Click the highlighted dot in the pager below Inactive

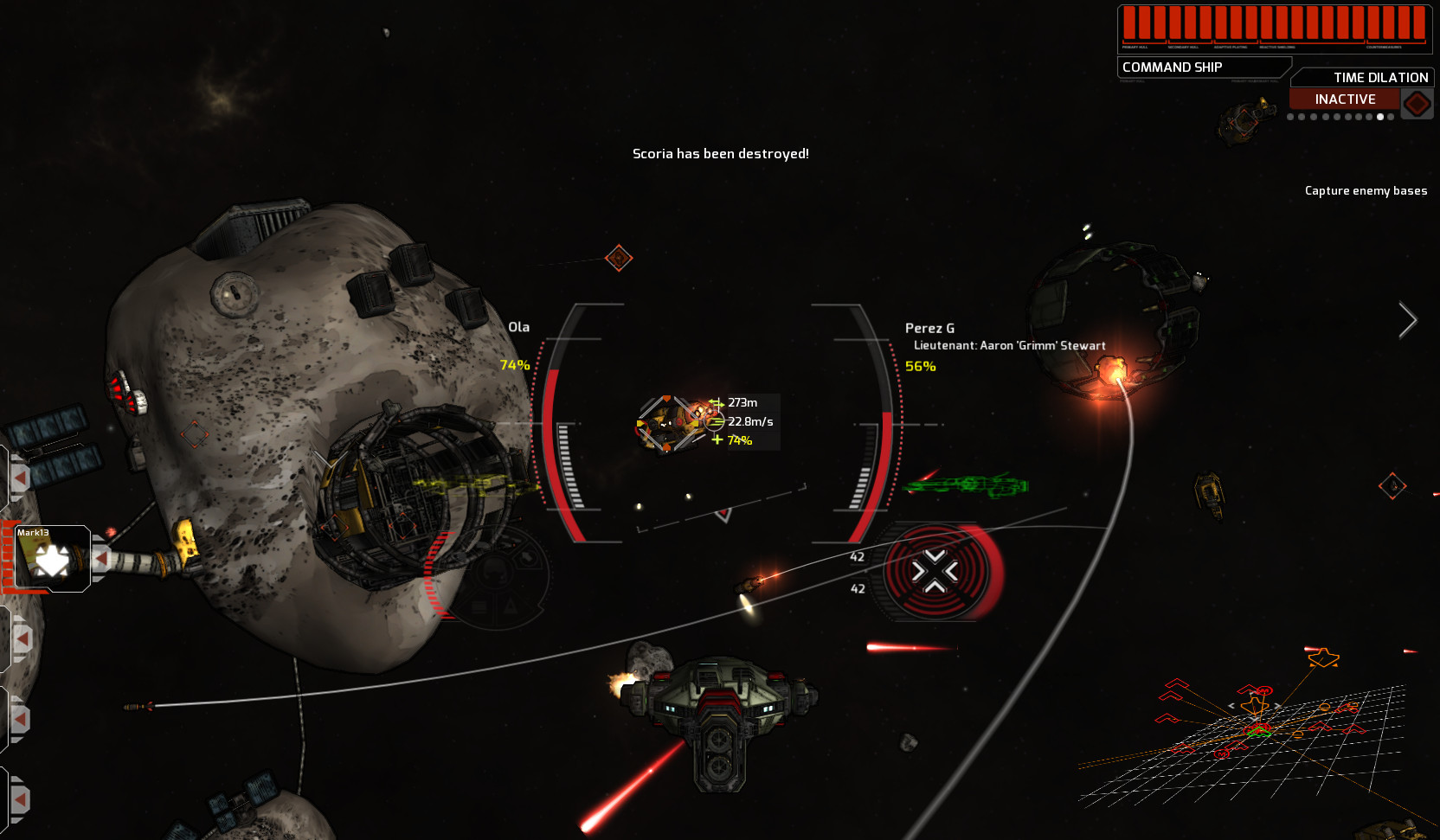[x=1380, y=117]
